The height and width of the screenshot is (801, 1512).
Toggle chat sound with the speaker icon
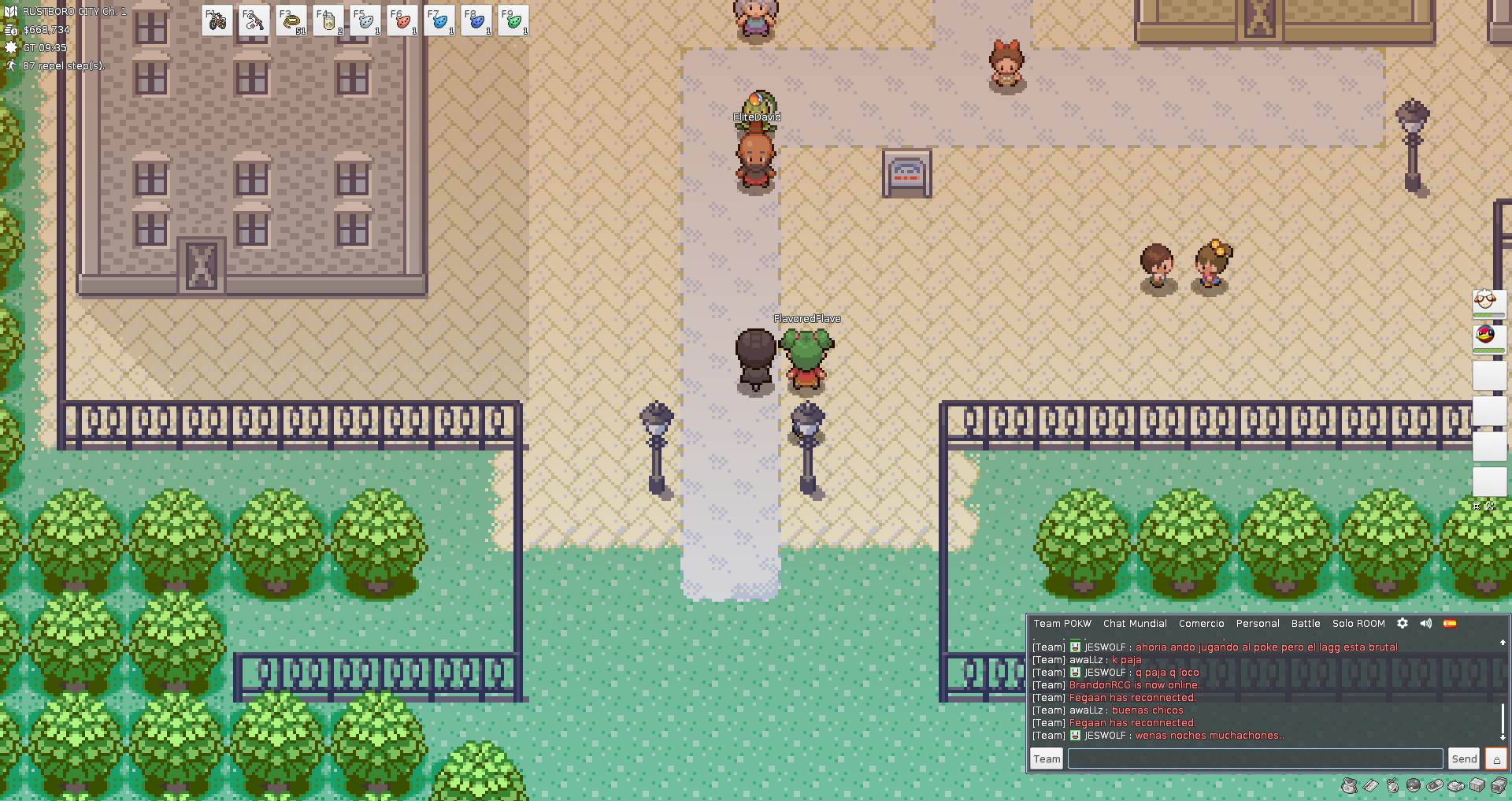click(1426, 624)
